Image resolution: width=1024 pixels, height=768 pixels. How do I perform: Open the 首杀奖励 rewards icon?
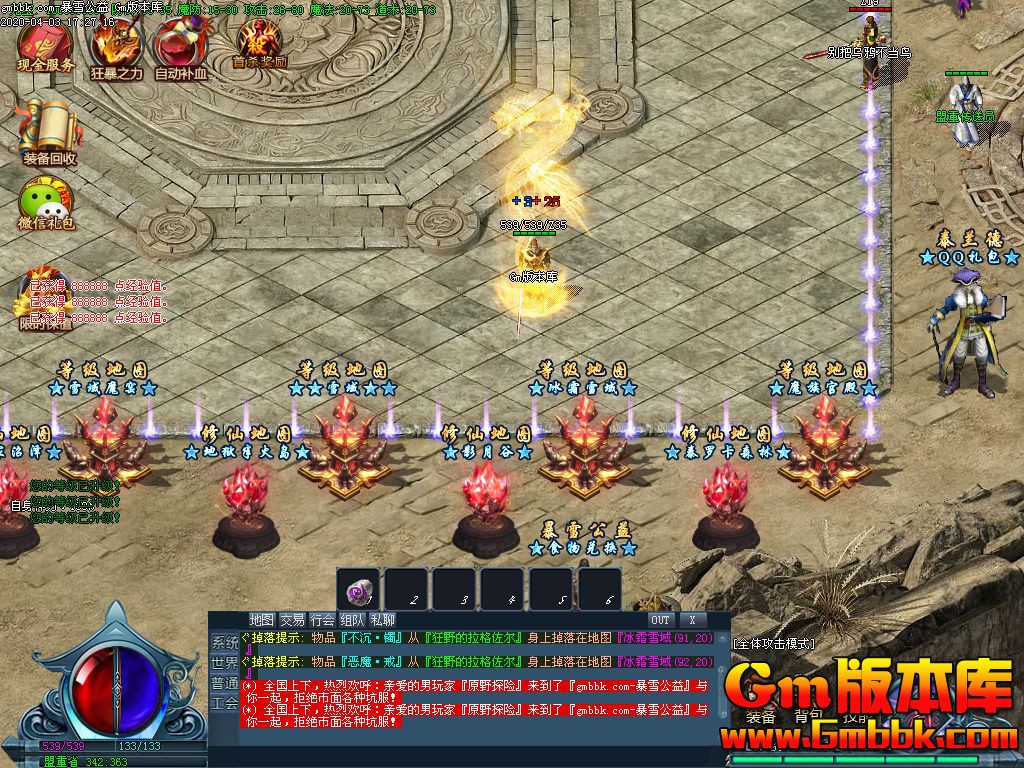point(259,42)
